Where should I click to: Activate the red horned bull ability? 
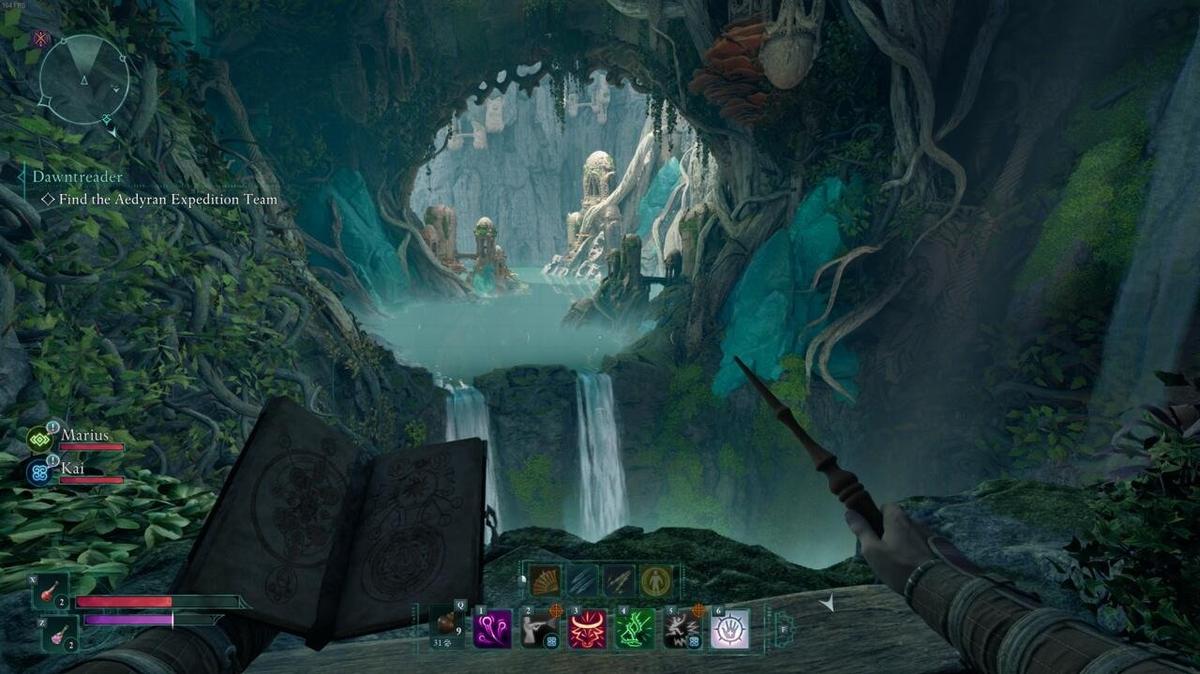(587, 630)
